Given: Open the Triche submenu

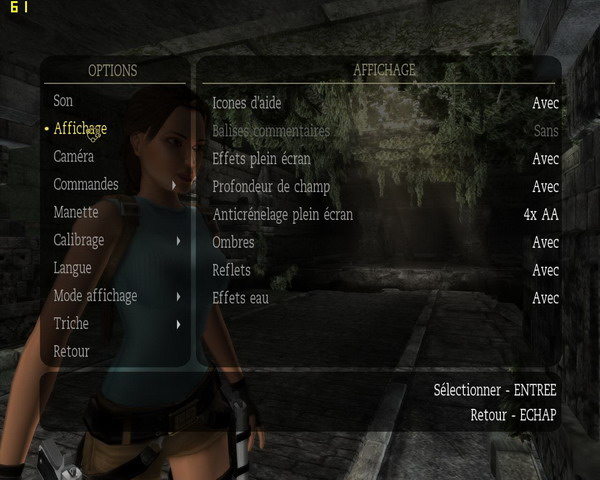Looking at the screenshot, I should pyautogui.click(x=71, y=324).
